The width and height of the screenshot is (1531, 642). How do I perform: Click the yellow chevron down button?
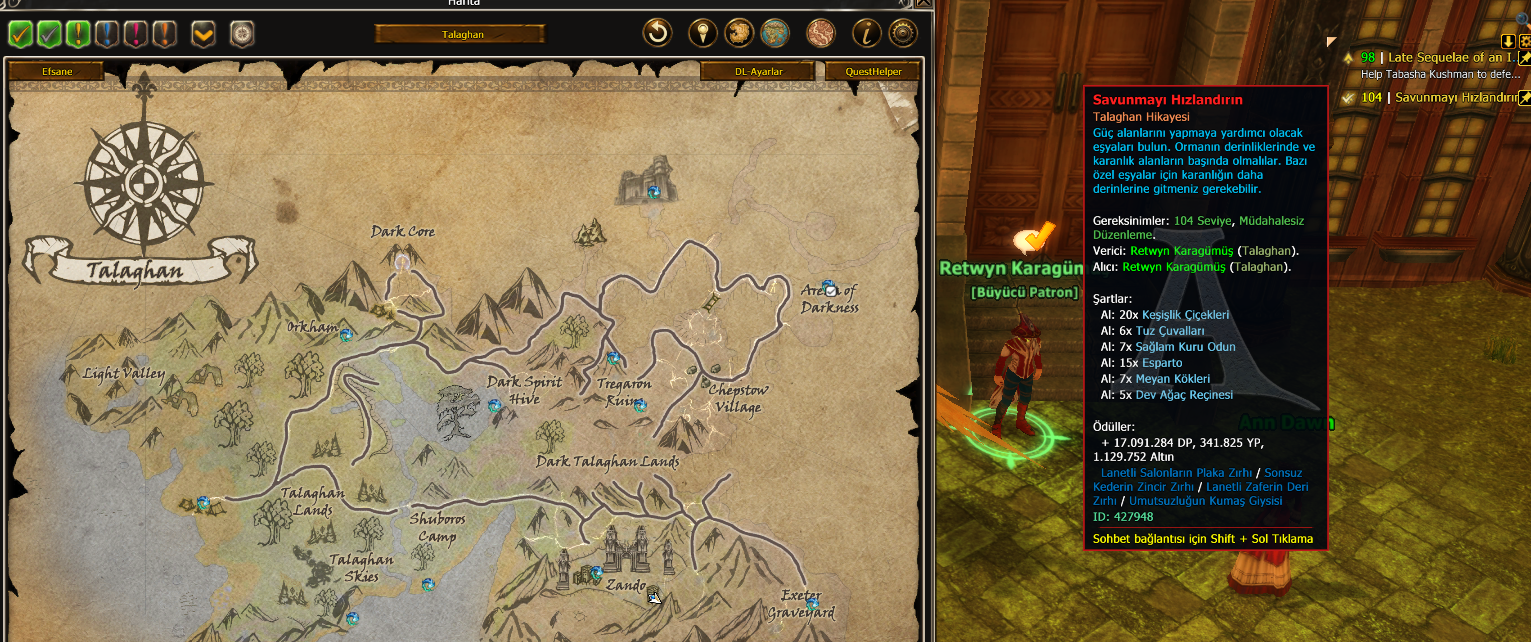(x=203, y=34)
